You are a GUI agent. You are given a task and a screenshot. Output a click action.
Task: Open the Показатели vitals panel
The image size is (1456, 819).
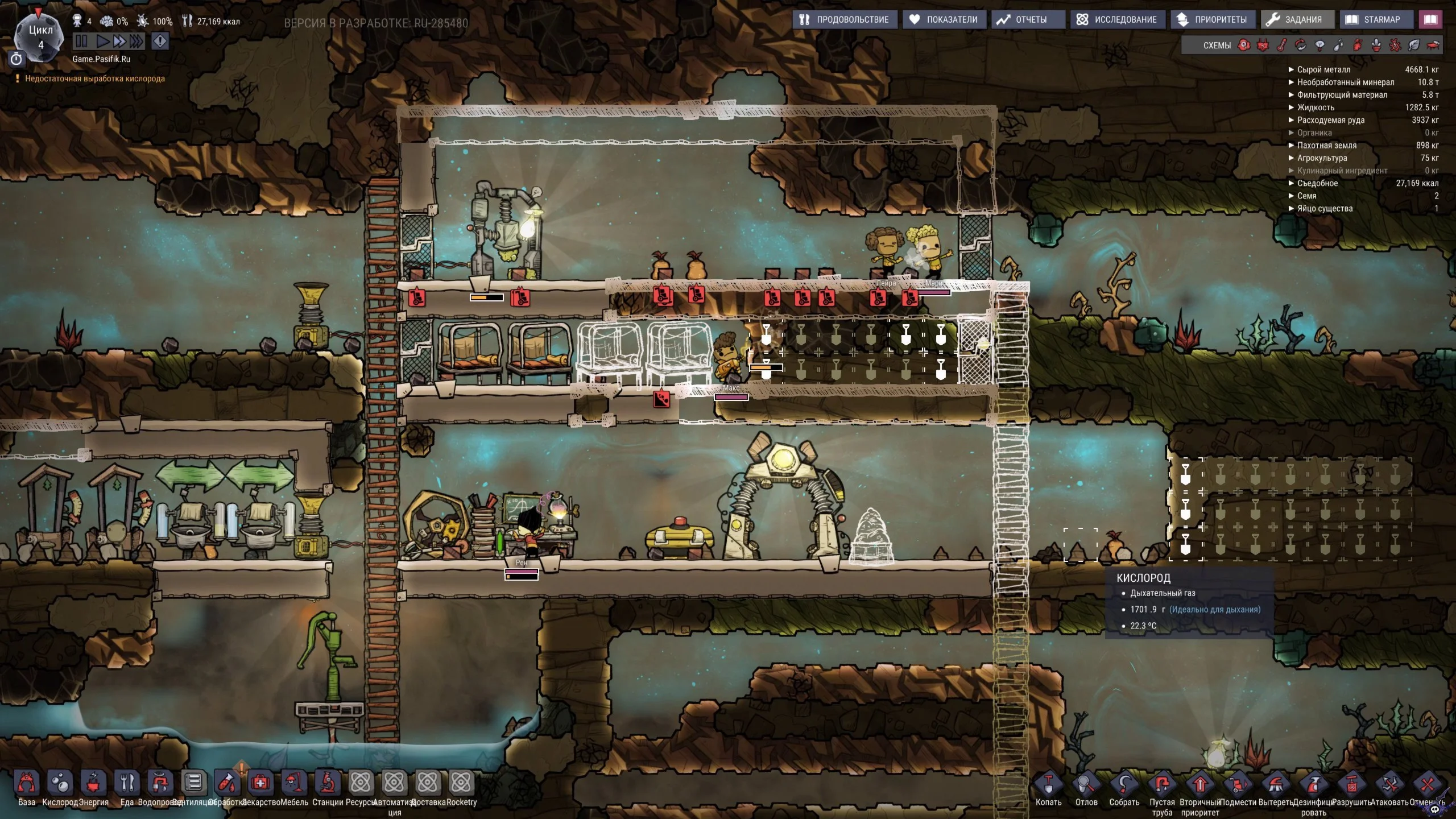943,19
